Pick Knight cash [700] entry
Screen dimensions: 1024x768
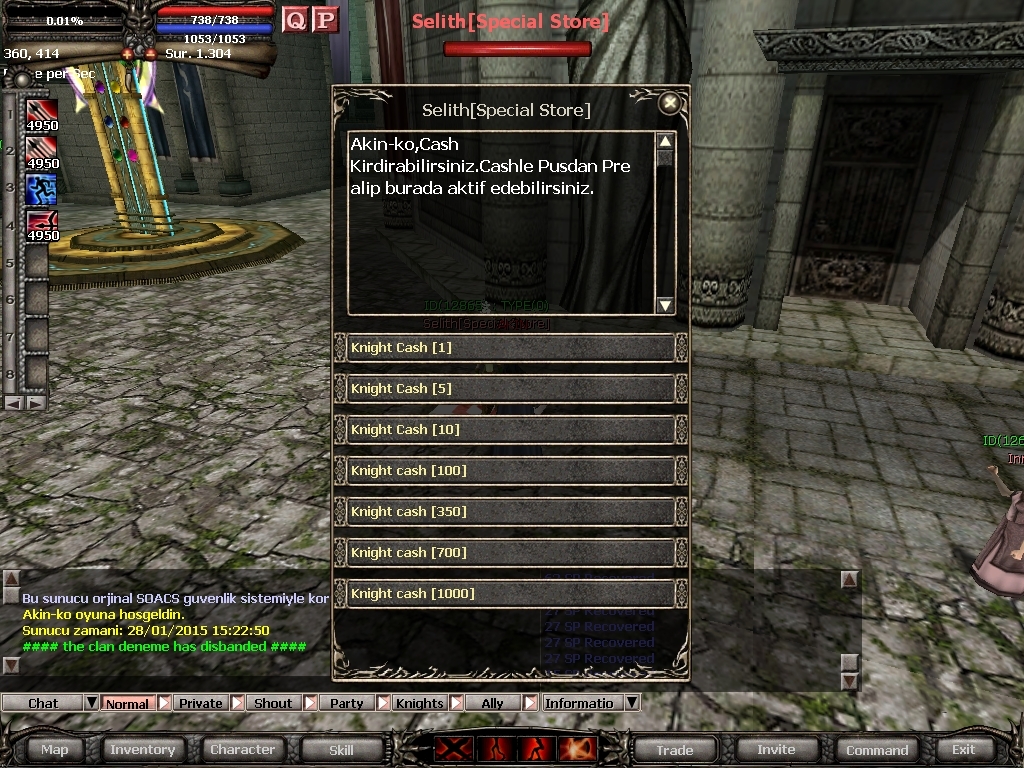click(510, 553)
